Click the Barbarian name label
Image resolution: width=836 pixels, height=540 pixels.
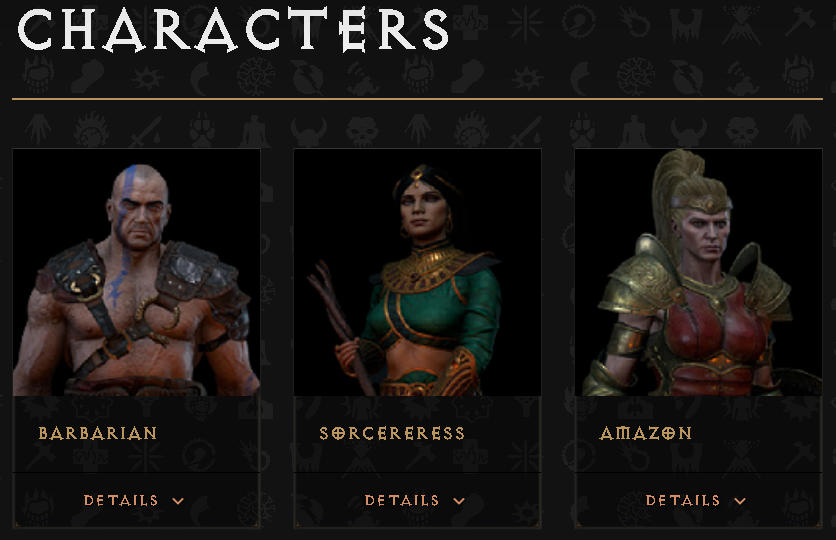click(98, 434)
